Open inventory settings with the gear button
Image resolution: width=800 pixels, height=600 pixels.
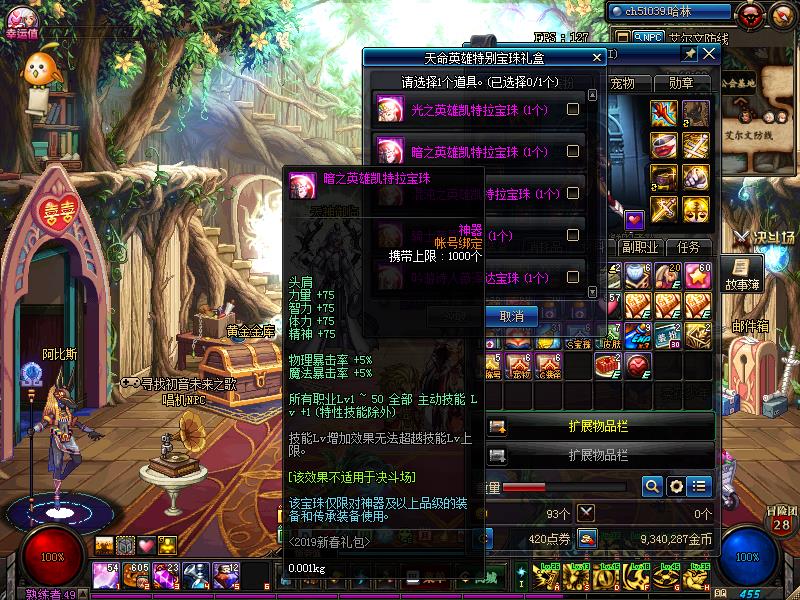tap(676, 487)
